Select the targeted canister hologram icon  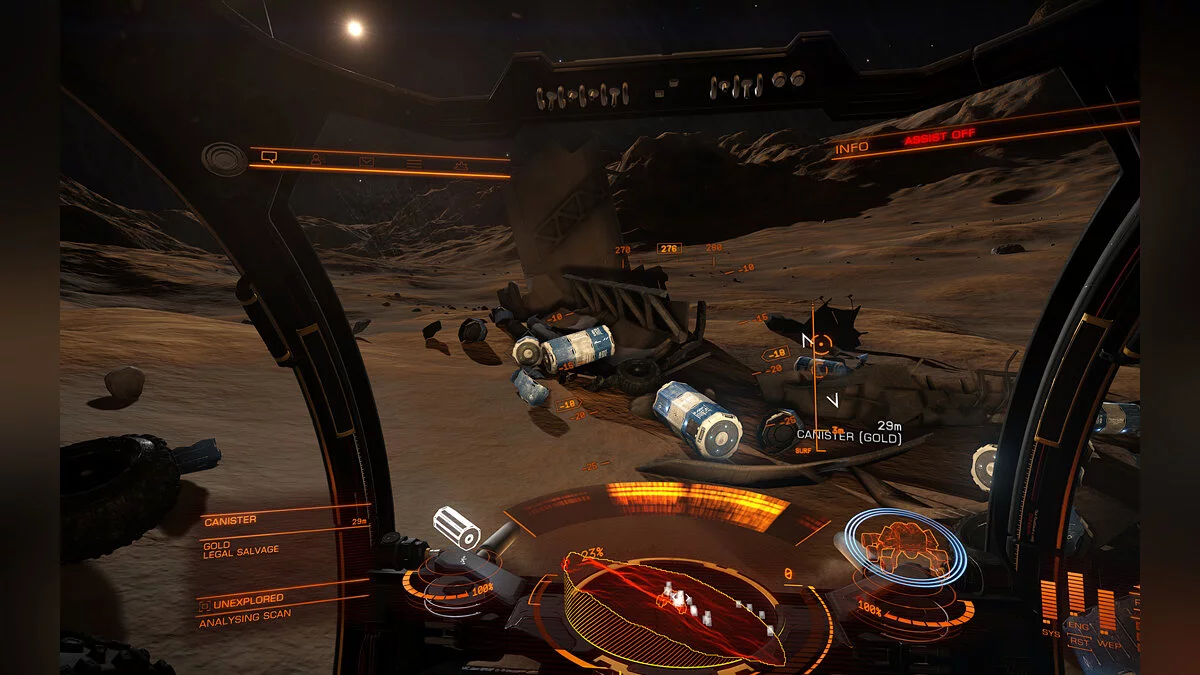coord(456,527)
